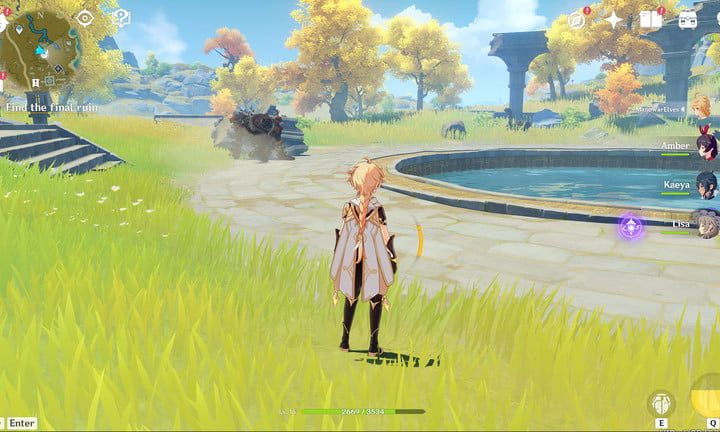Open the Battle Pass compass icon

pos(577,20)
